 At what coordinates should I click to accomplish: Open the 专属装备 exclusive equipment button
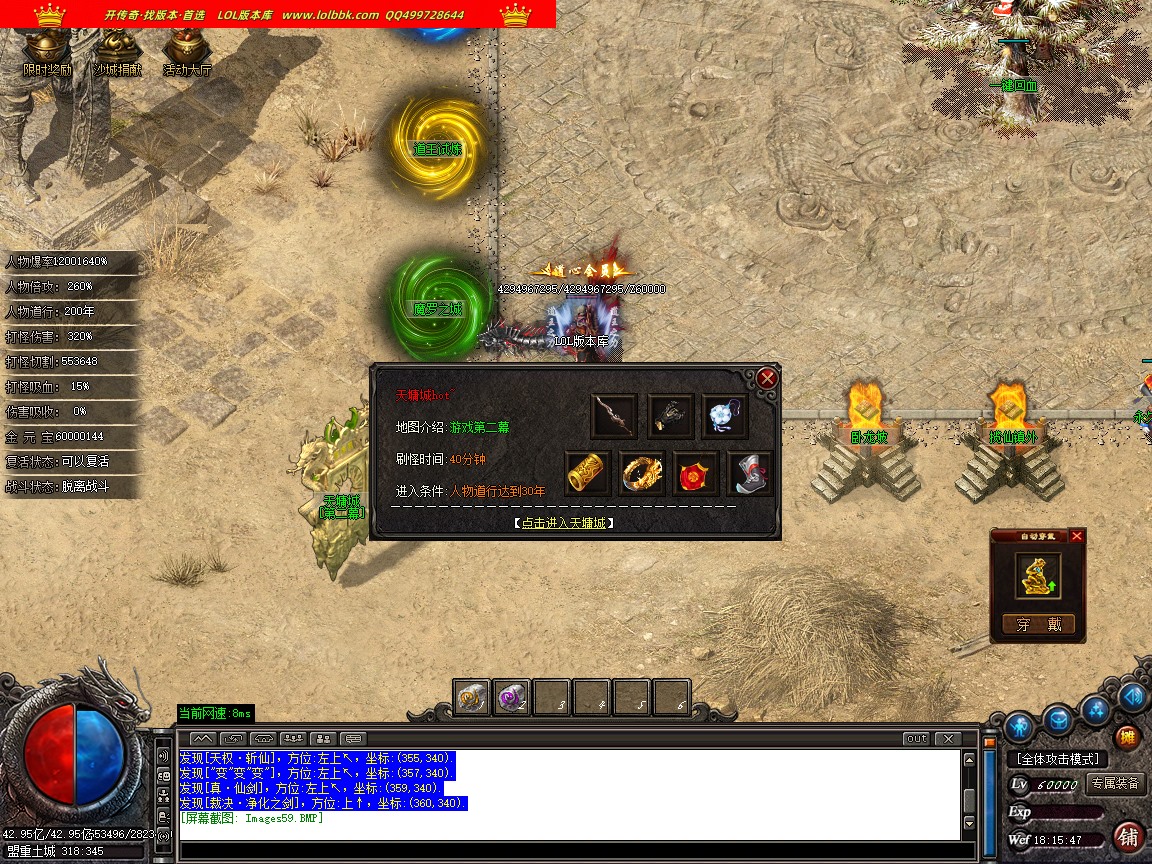[x=1116, y=784]
